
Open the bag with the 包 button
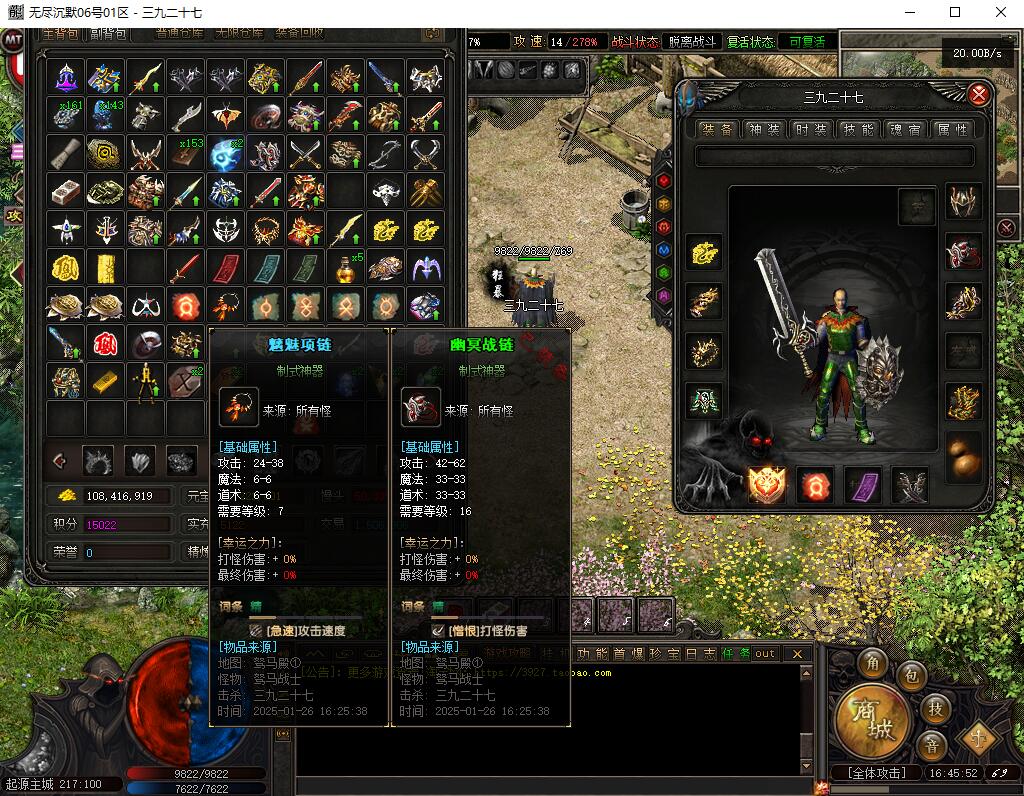(910, 677)
